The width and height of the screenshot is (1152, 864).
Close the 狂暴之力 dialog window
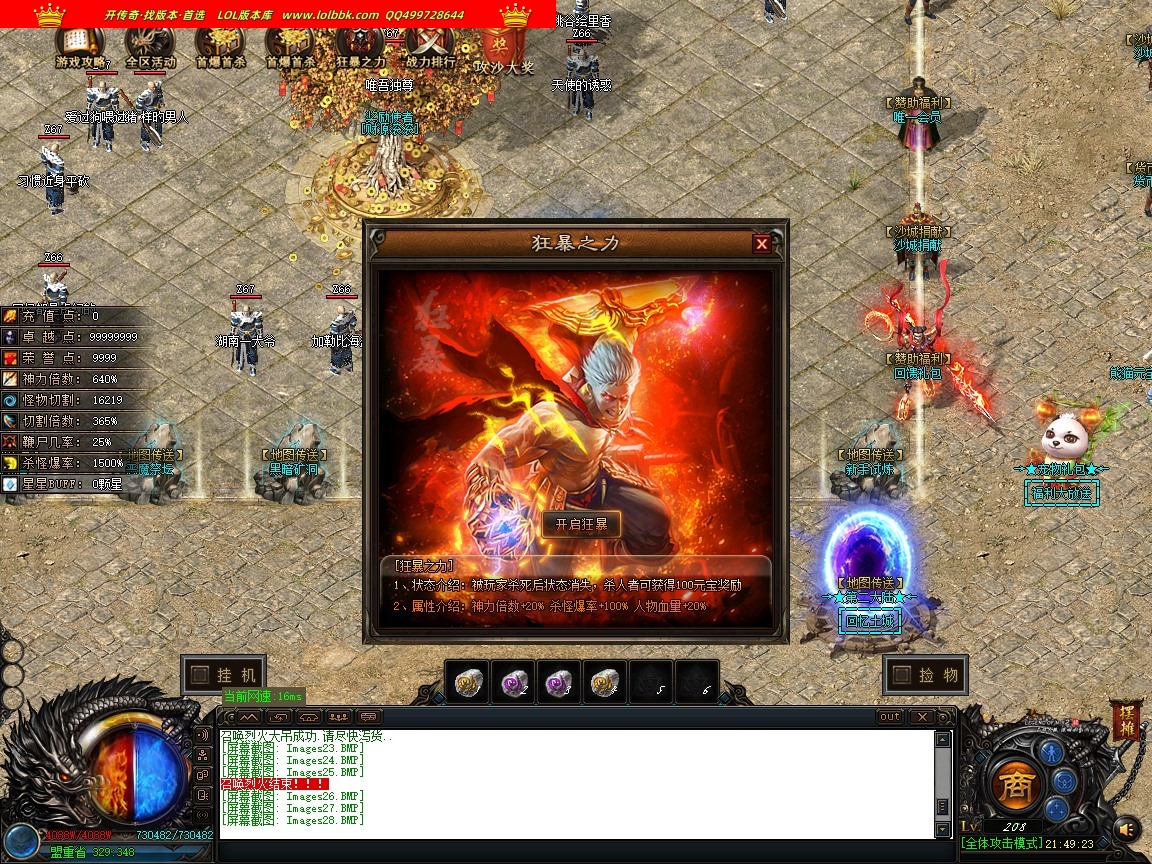(x=762, y=243)
